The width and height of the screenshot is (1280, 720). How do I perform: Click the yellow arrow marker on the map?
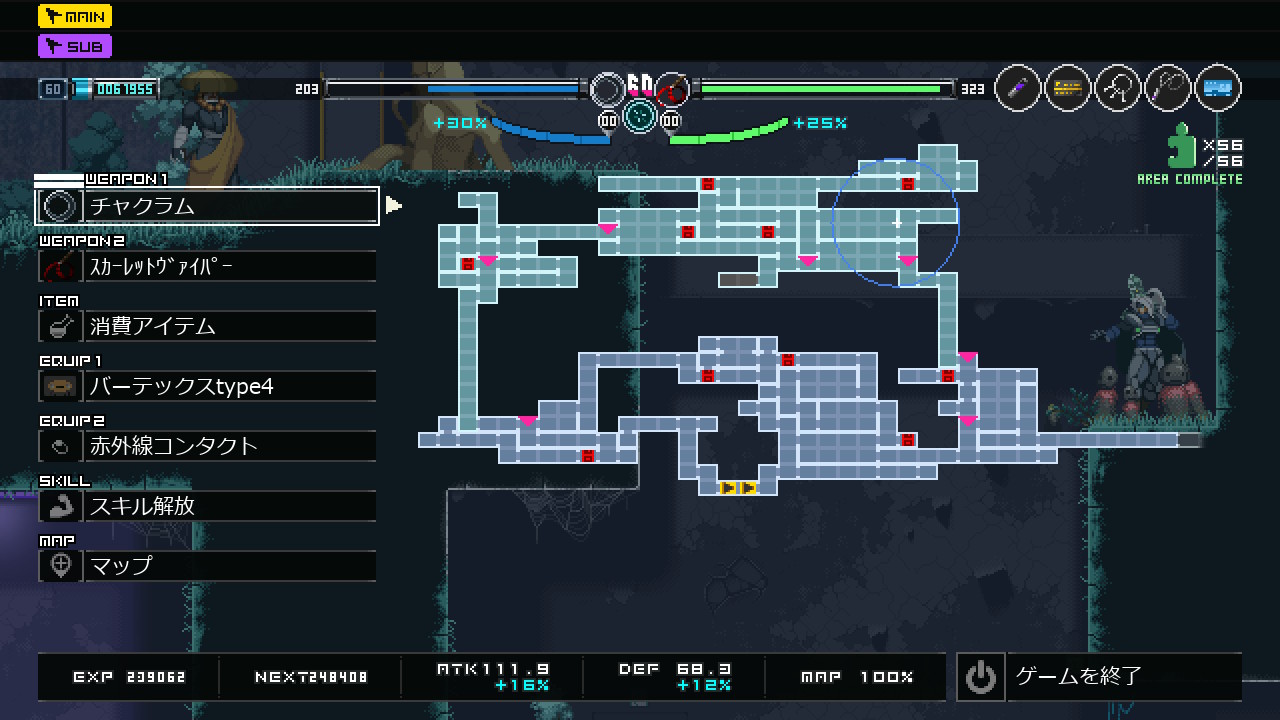(x=737, y=488)
